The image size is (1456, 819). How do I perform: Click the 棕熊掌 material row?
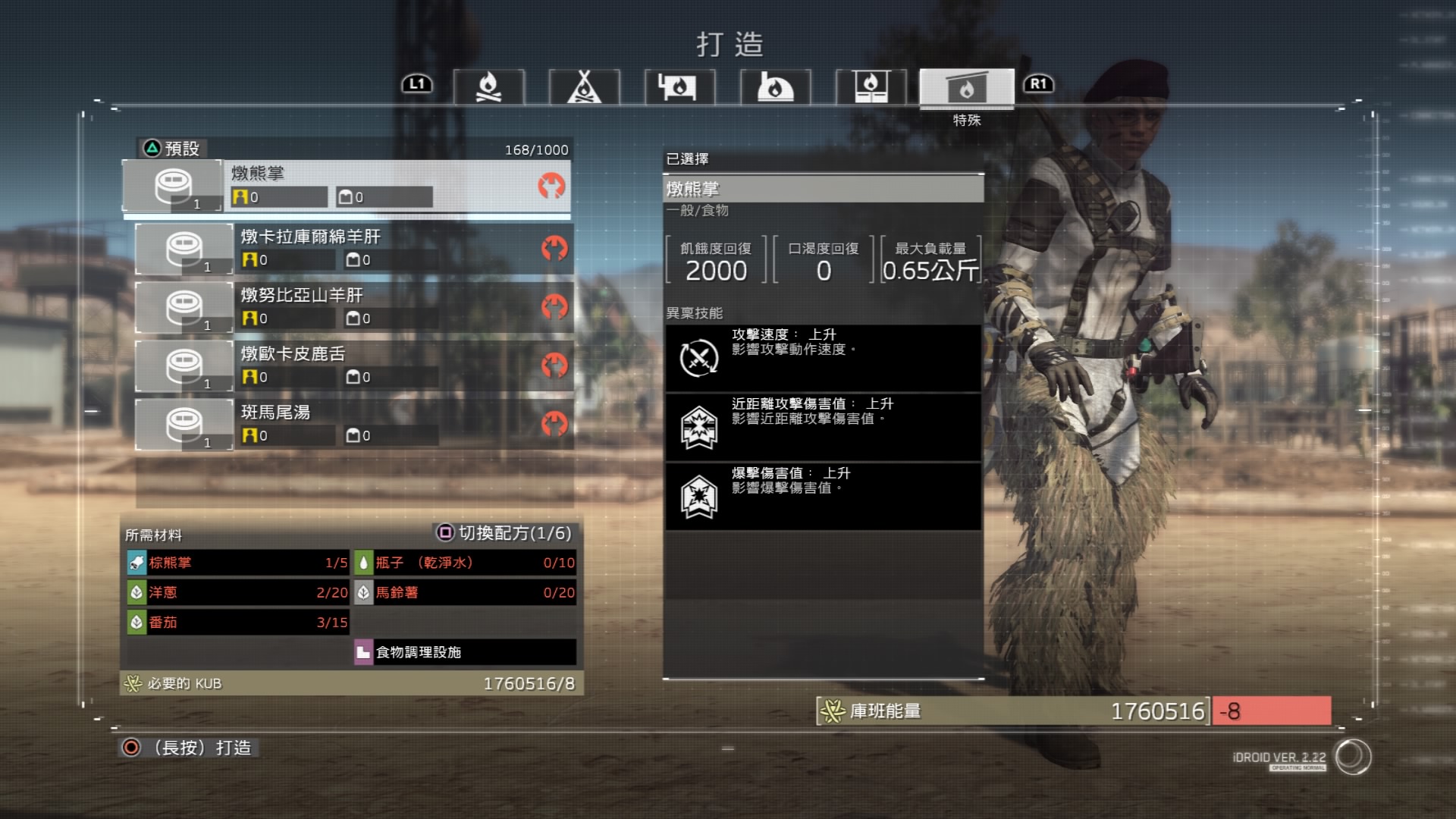click(237, 563)
